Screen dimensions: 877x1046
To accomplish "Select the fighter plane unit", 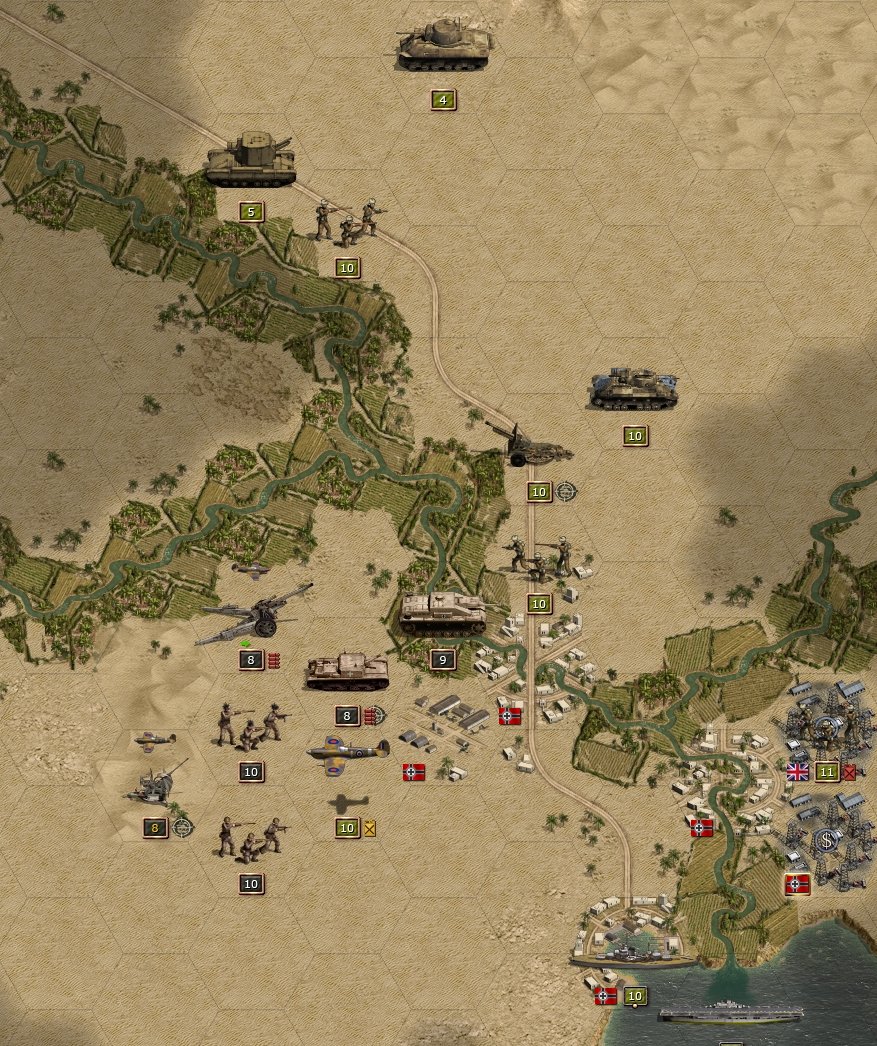I will click(x=347, y=750).
